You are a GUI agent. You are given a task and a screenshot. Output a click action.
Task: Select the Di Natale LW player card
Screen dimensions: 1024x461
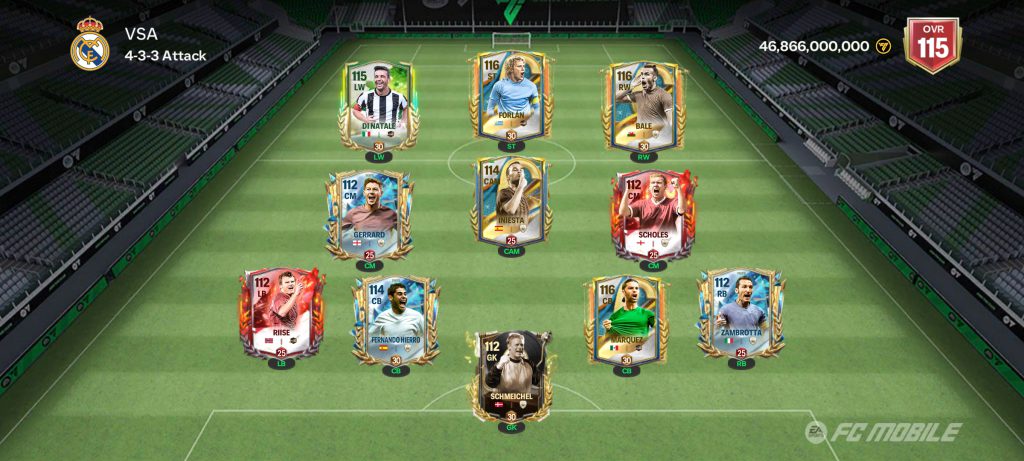(379, 103)
